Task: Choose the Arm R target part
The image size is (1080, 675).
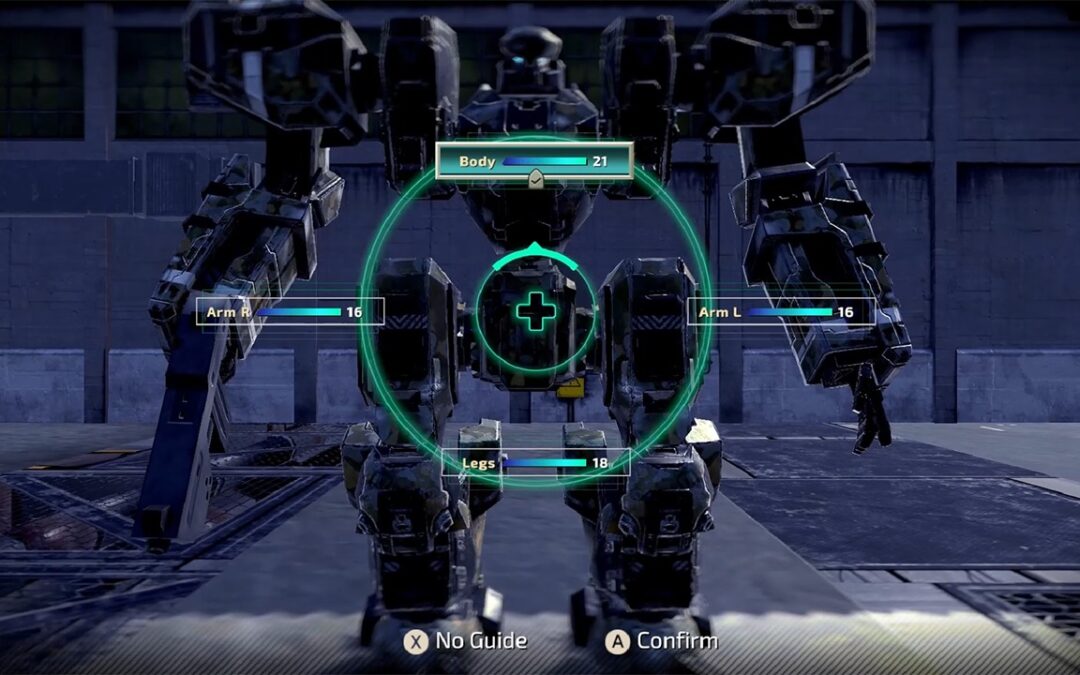Action: tap(290, 312)
